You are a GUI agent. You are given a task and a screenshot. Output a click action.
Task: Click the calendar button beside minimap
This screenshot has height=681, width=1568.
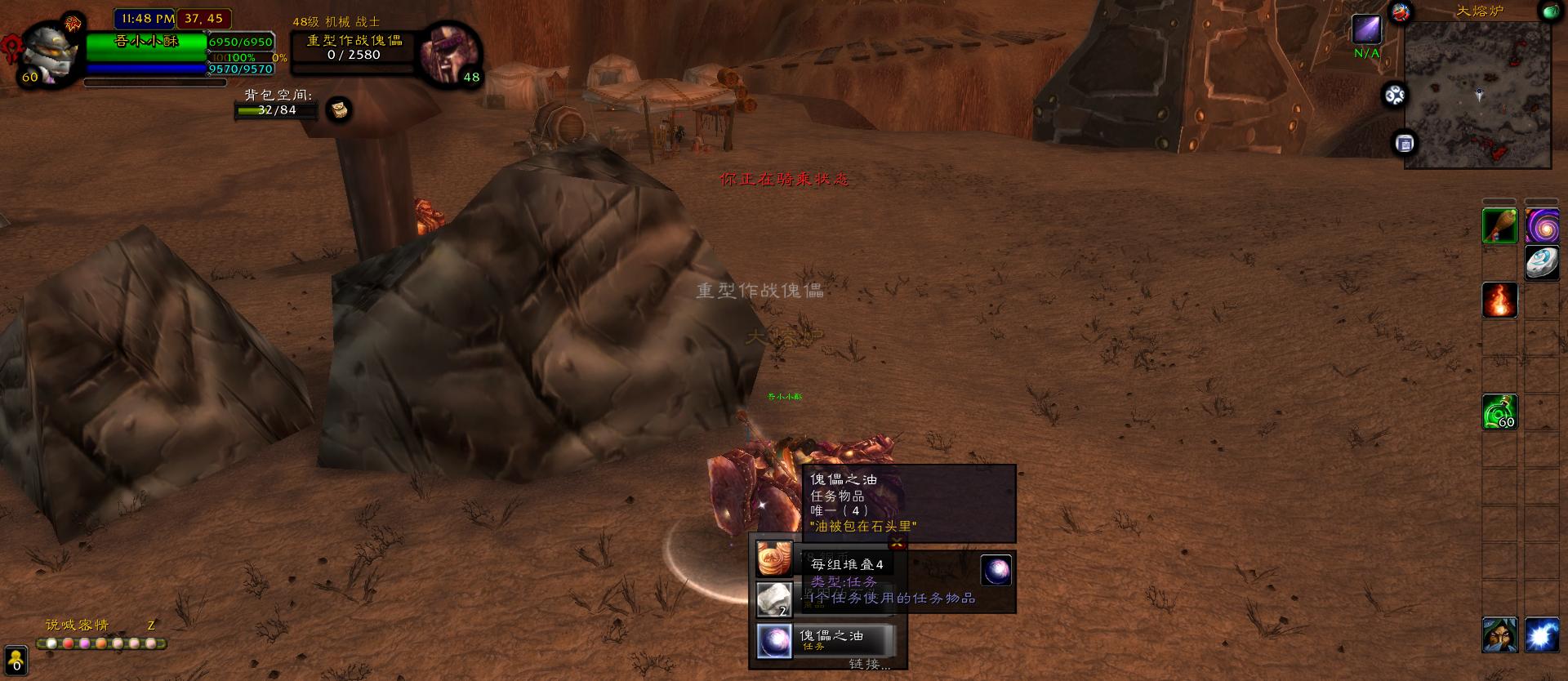(1405, 144)
